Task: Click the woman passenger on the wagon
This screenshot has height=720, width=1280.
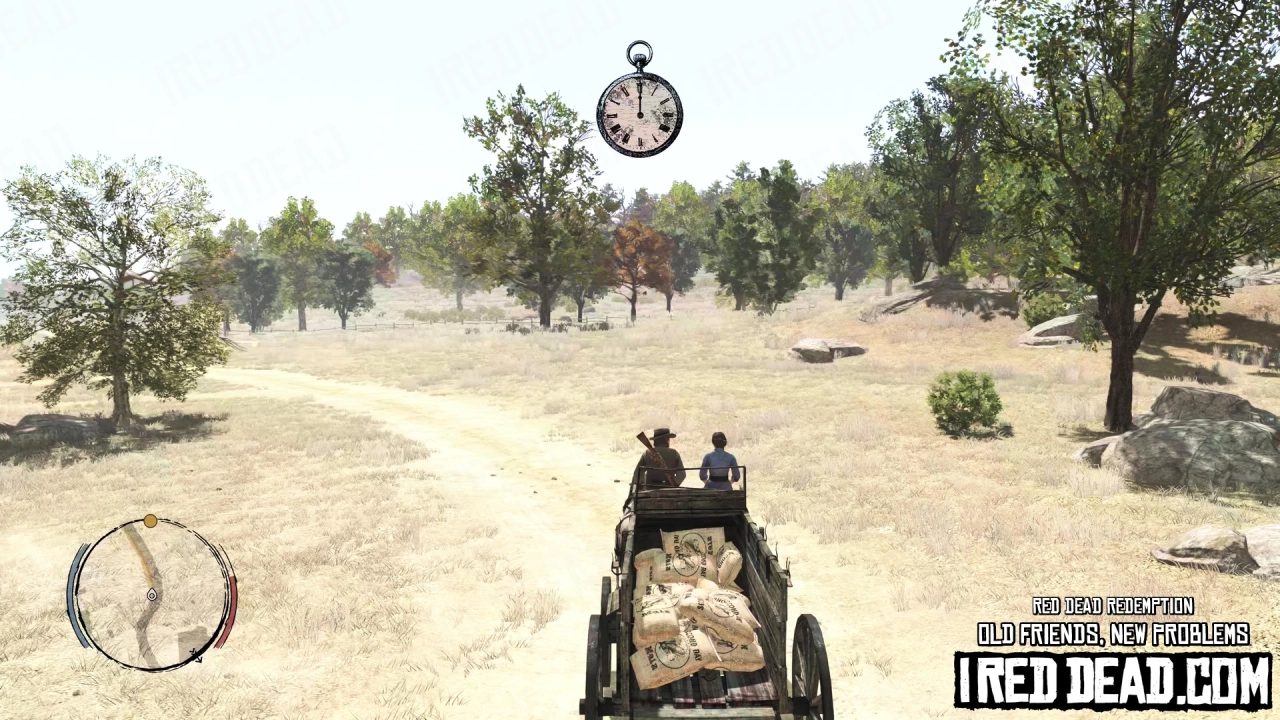Action: pyautogui.click(x=717, y=462)
